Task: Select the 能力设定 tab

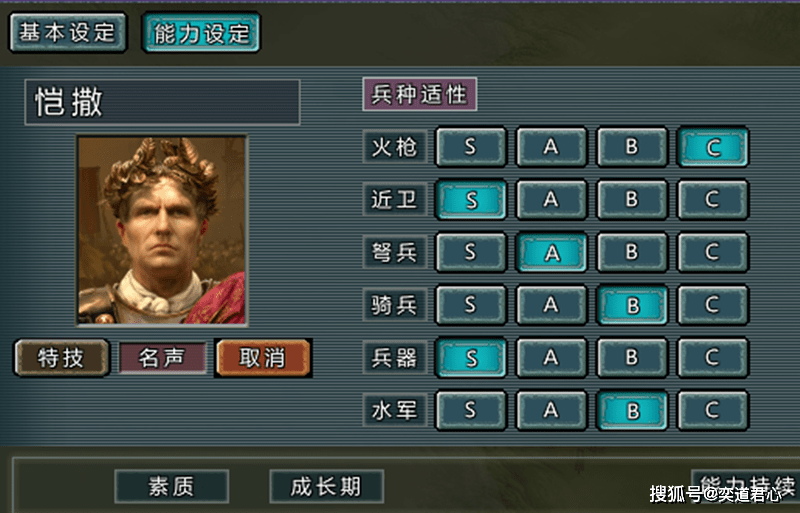Action: coord(201,32)
